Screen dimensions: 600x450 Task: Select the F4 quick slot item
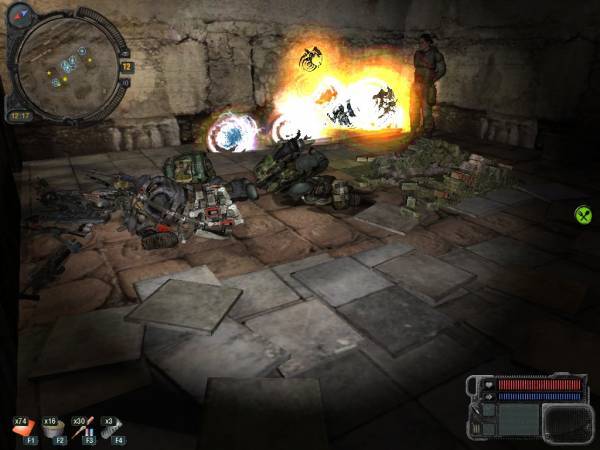[x=110, y=427]
